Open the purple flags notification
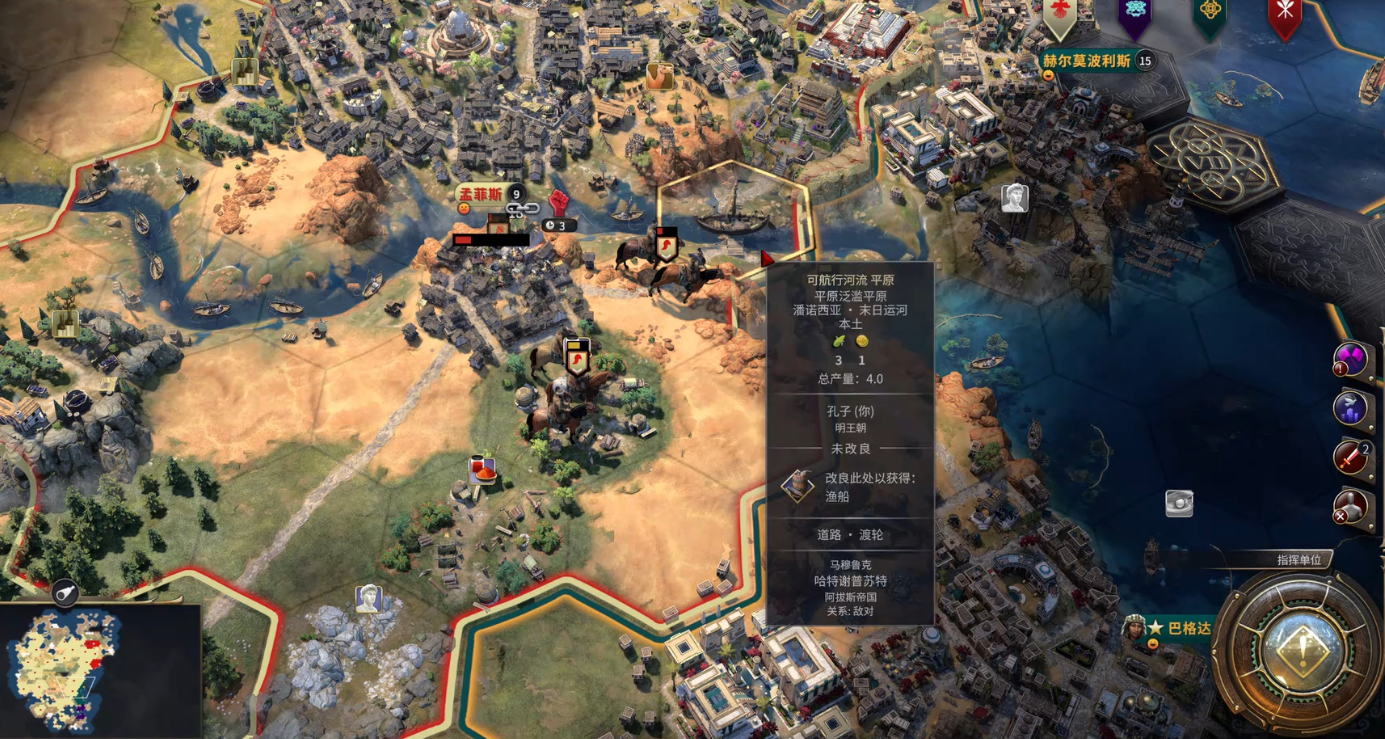 [x=1351, y=359]
